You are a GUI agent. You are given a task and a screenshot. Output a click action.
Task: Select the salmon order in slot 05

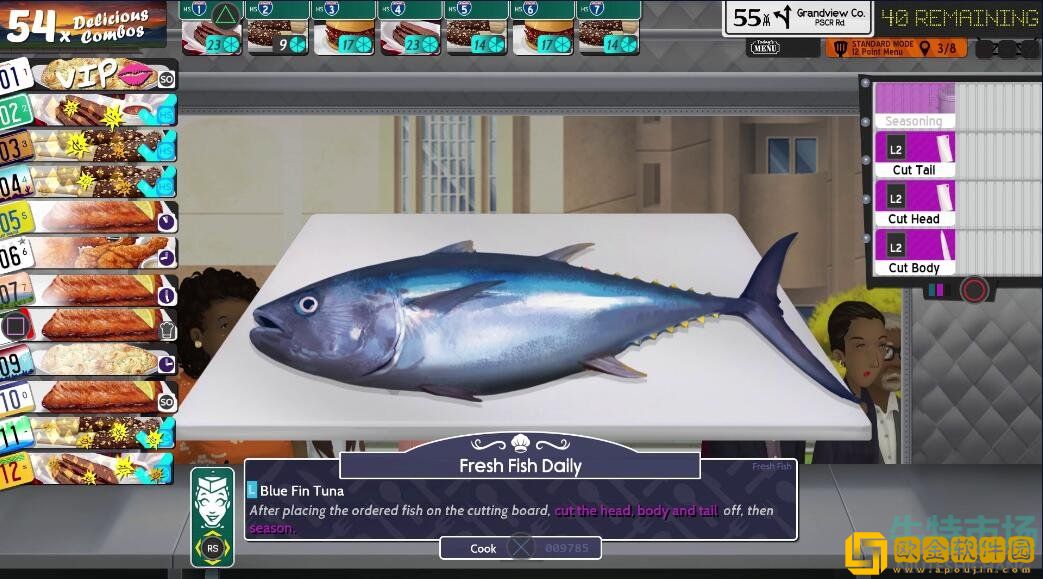click(x=90, y=218)
